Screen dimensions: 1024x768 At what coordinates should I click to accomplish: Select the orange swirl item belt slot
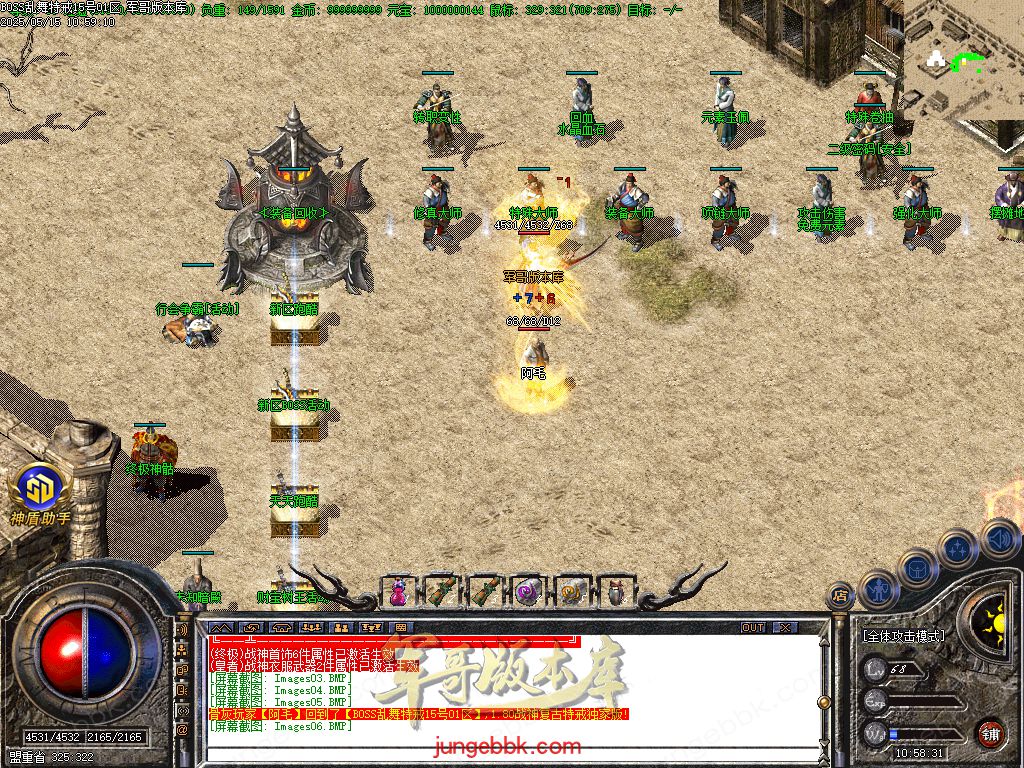571,592
